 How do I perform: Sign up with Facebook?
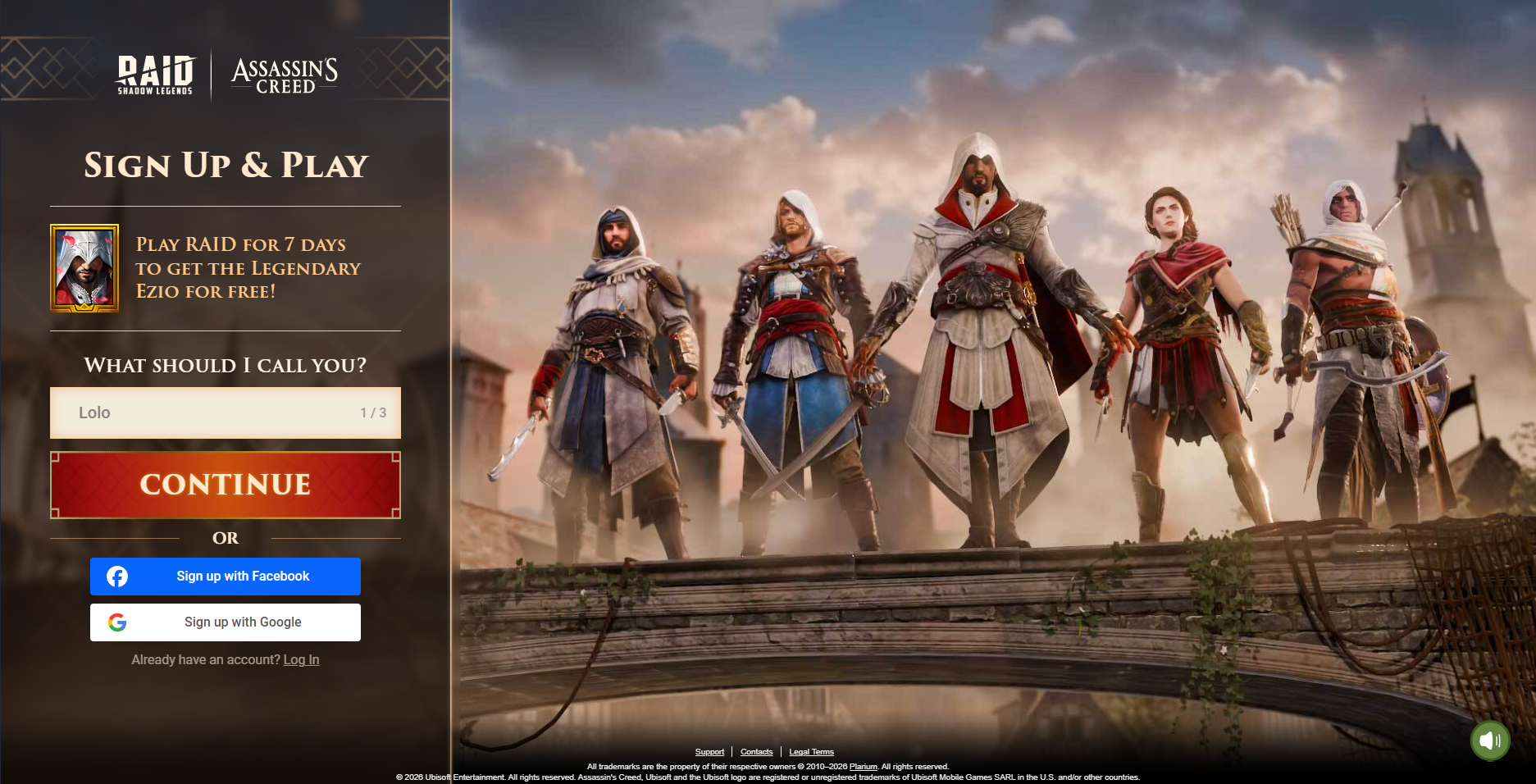226,577
